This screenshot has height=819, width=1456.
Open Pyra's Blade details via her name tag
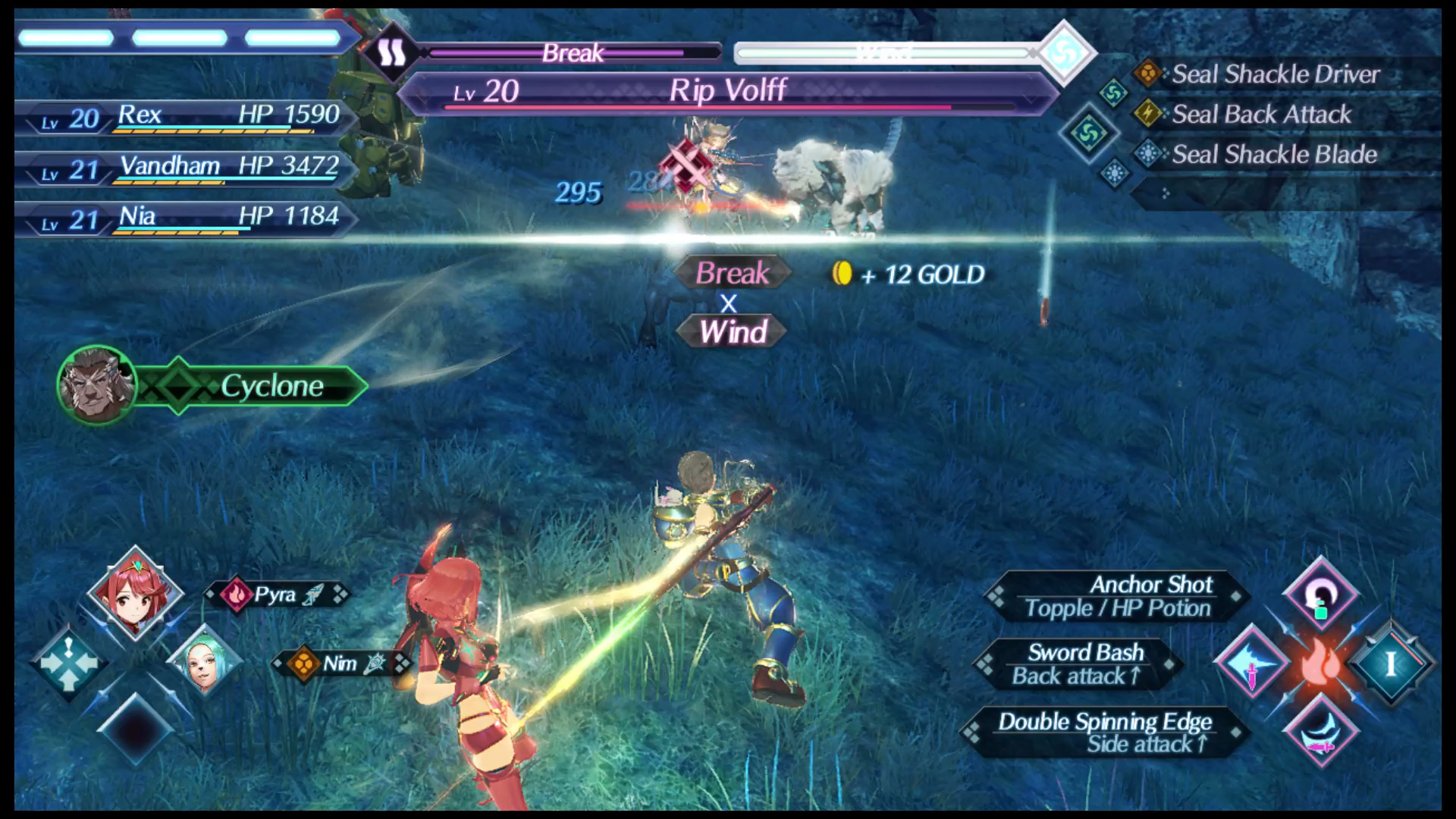click(278, 595)
